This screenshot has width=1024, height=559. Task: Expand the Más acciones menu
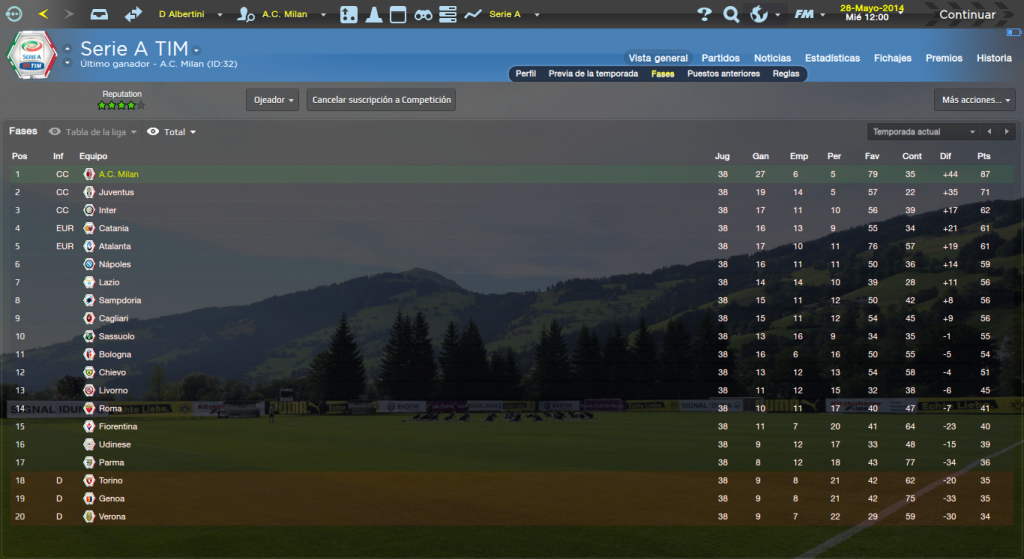974,100
